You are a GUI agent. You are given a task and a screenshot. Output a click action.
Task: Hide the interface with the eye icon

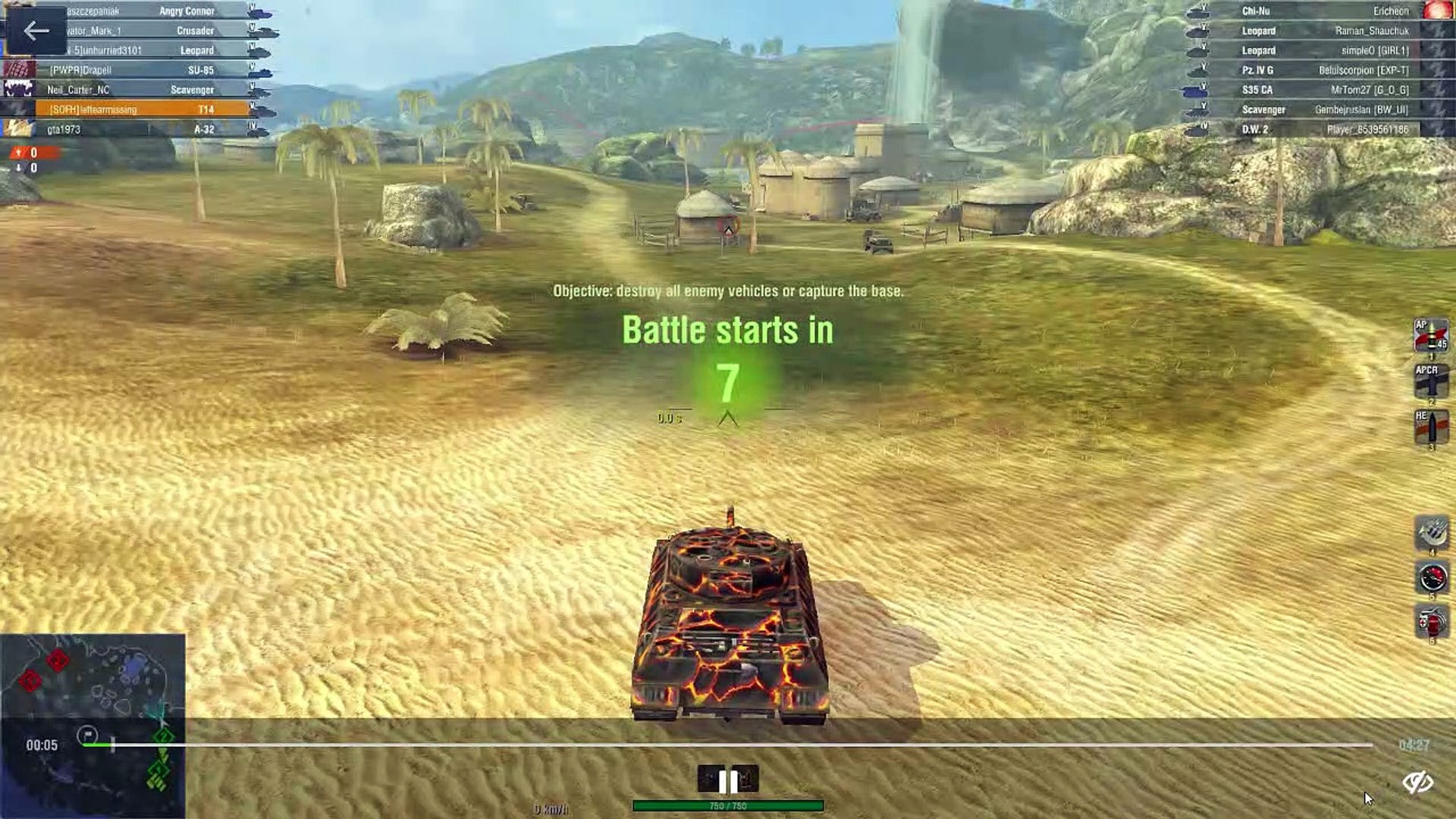tap(1417, 782)
